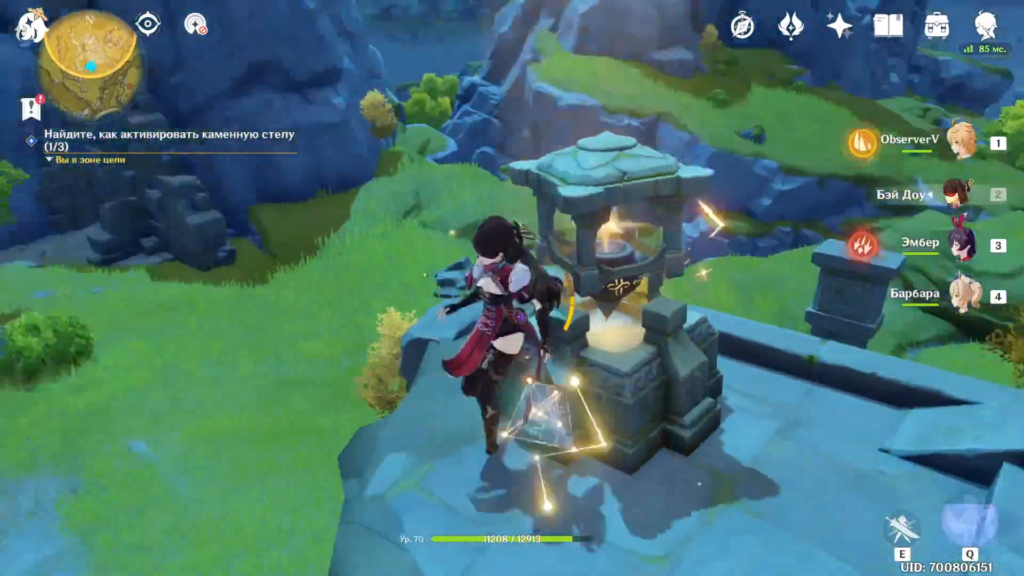Viewport: 1024px width, 576px height.
Task: Activate the elemental skill icon
Action: 902,529
